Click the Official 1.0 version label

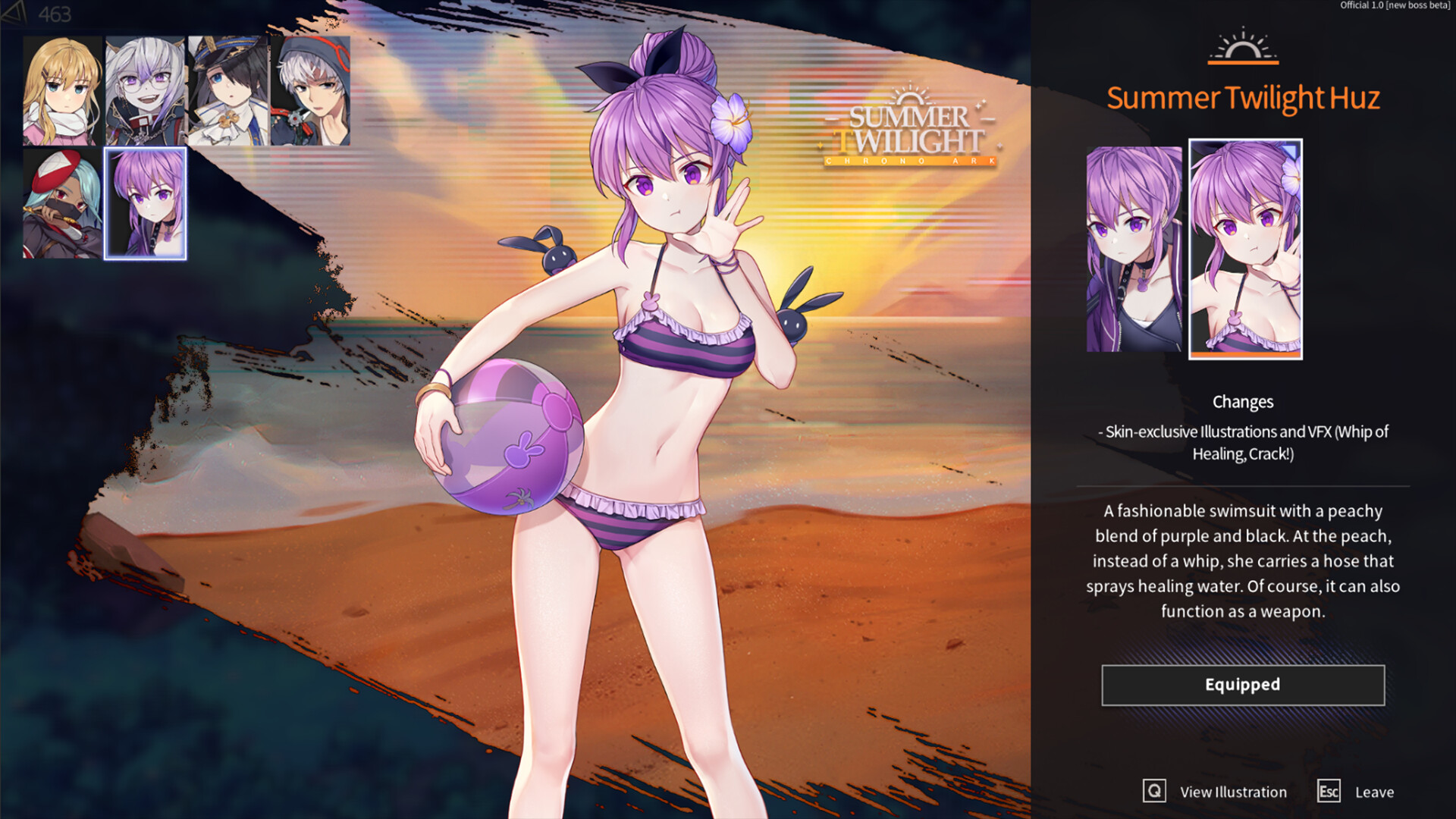pyautogui.click(x=1395, y=6)
